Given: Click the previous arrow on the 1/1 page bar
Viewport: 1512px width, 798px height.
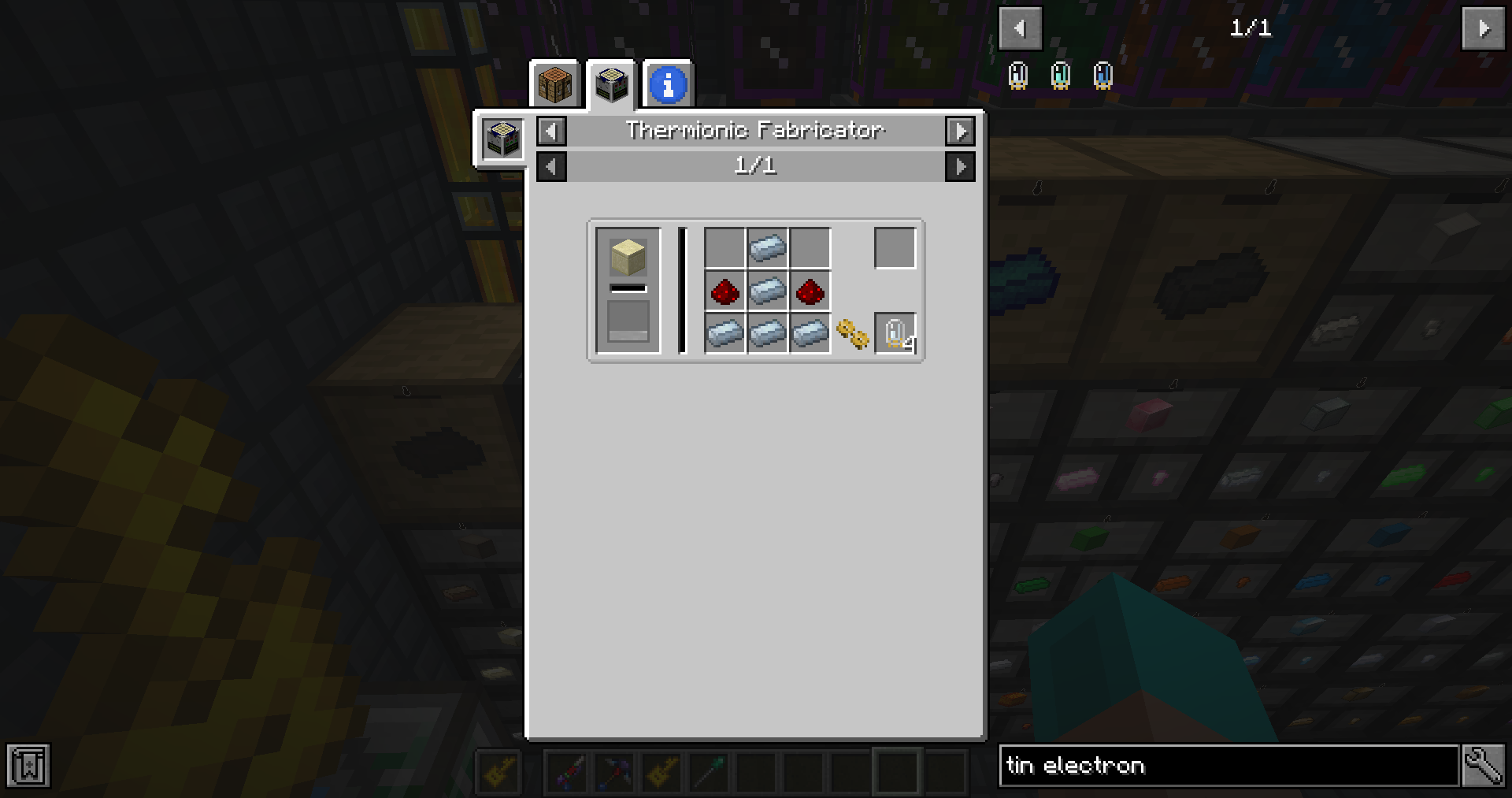Looking at the screenshot, I should pyautogui.click(x=550, y=166).
